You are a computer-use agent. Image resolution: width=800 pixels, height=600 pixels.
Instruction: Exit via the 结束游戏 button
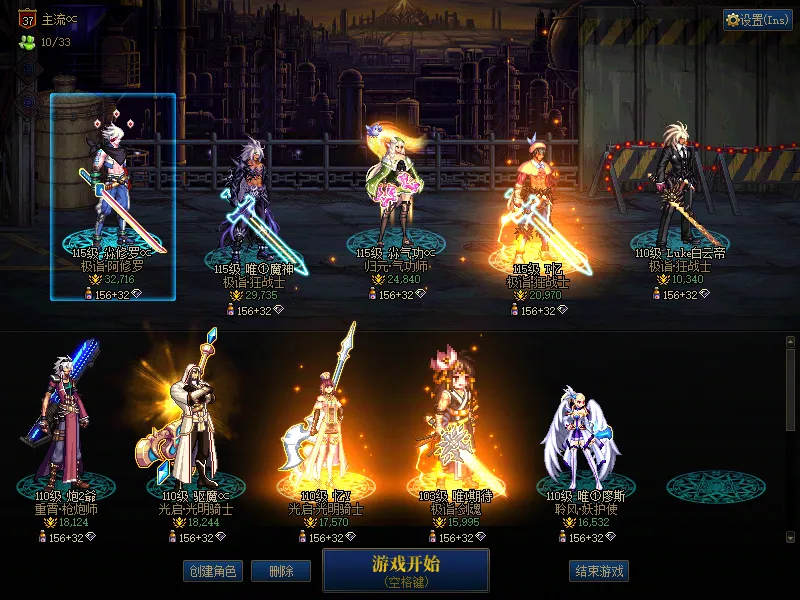tap(598, 571)
